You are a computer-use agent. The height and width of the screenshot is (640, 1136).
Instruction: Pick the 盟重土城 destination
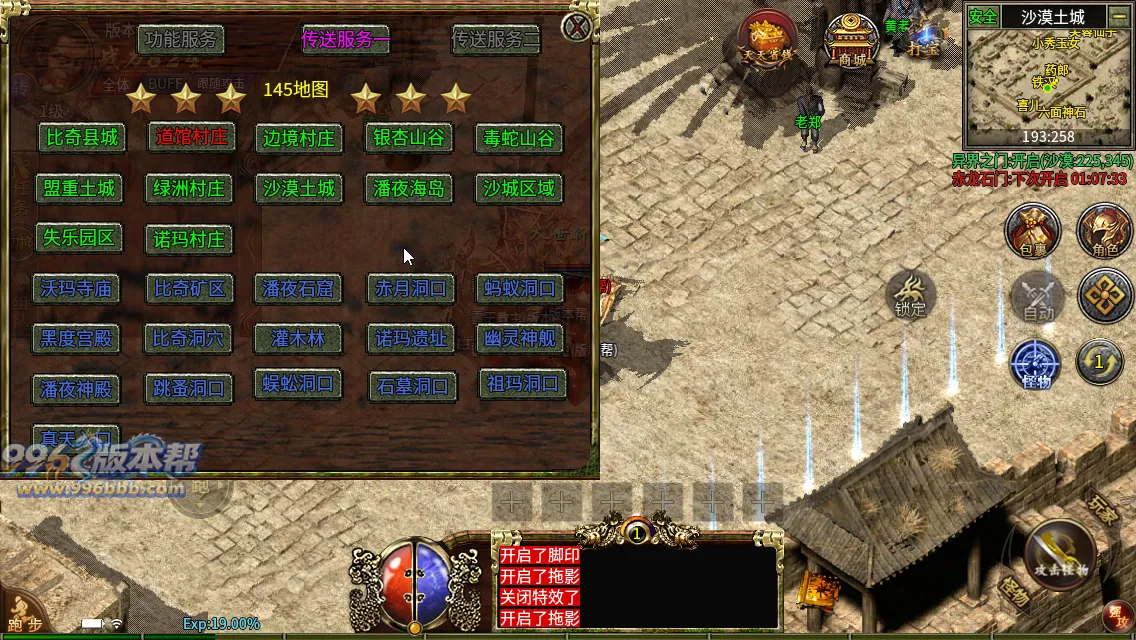pos(79,188)
